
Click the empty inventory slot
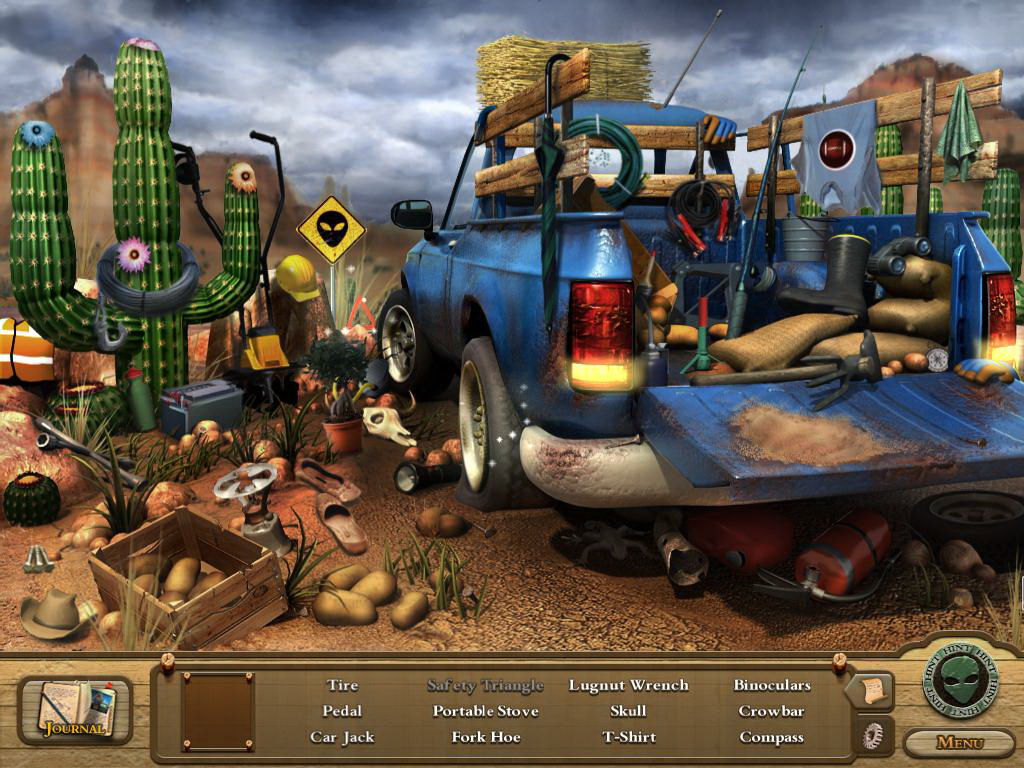click(x=217, y=711)
